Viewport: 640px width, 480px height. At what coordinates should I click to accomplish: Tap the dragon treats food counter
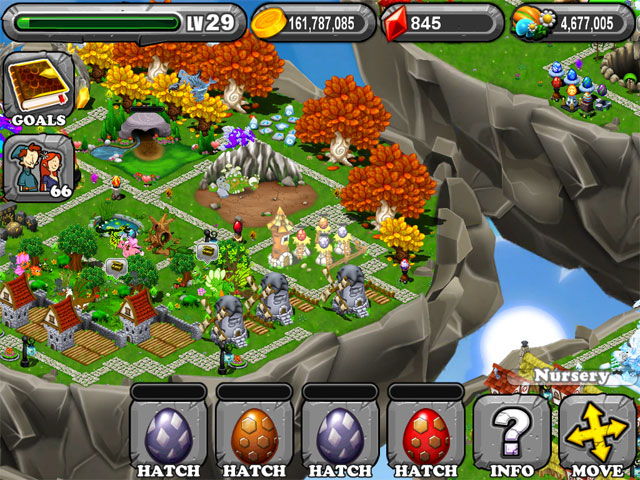pyautogui.click(x=573, y=22)
